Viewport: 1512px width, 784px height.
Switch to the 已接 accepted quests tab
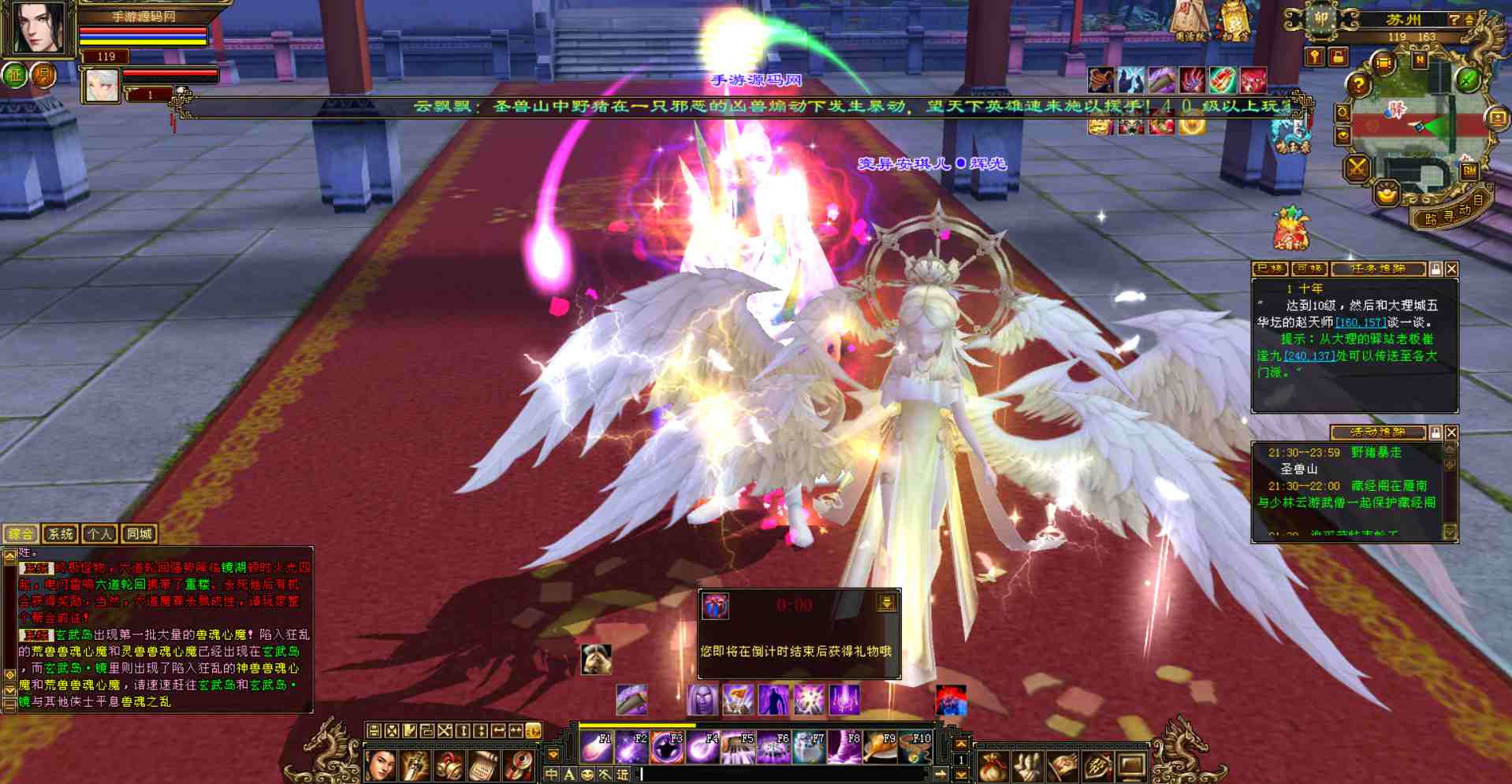[1269, 269]
